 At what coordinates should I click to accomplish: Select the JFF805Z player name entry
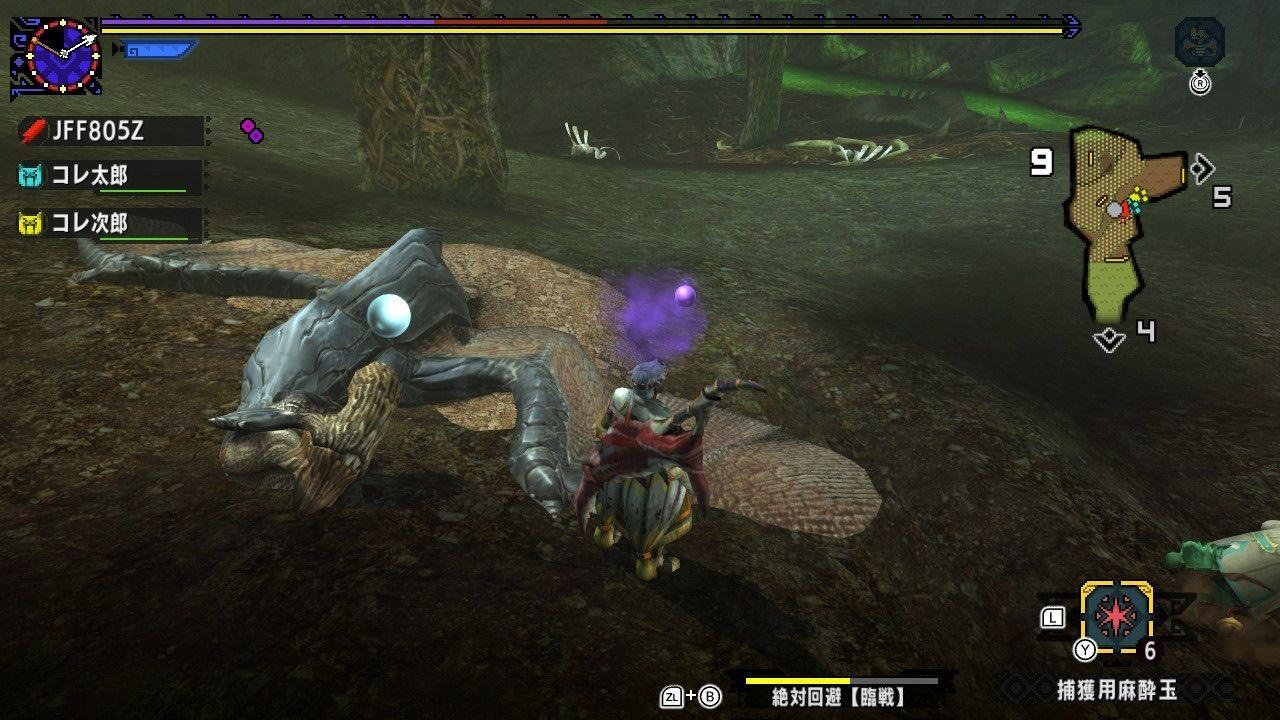click(x=110, y=130)
